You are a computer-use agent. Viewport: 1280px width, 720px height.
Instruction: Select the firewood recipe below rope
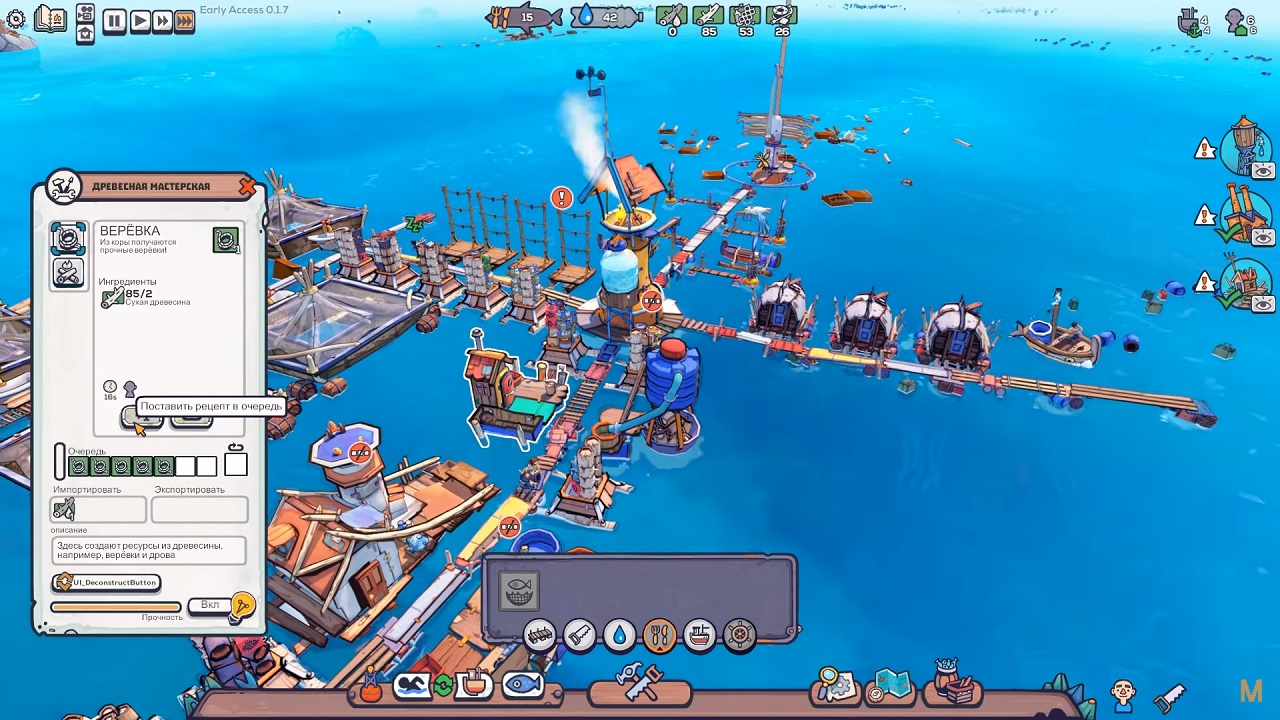(x=68, y=272)
